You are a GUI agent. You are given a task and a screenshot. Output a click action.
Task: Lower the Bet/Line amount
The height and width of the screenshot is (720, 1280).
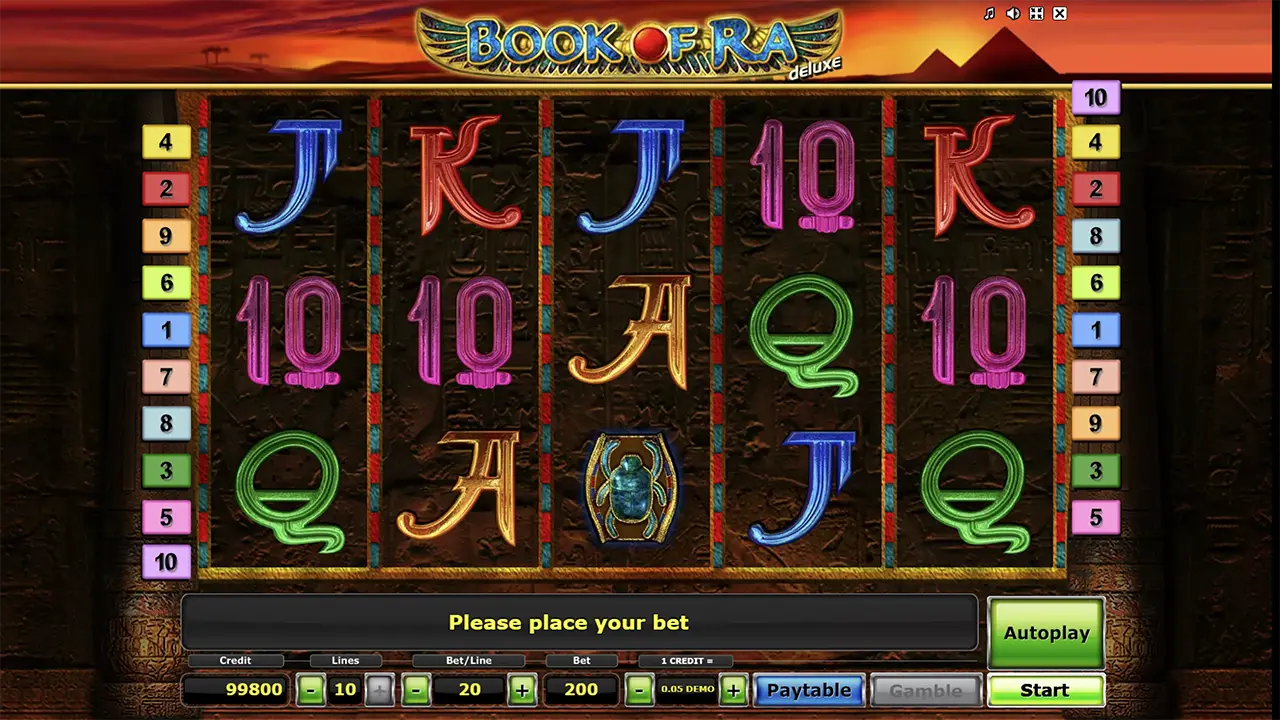[x=416, y=690]
